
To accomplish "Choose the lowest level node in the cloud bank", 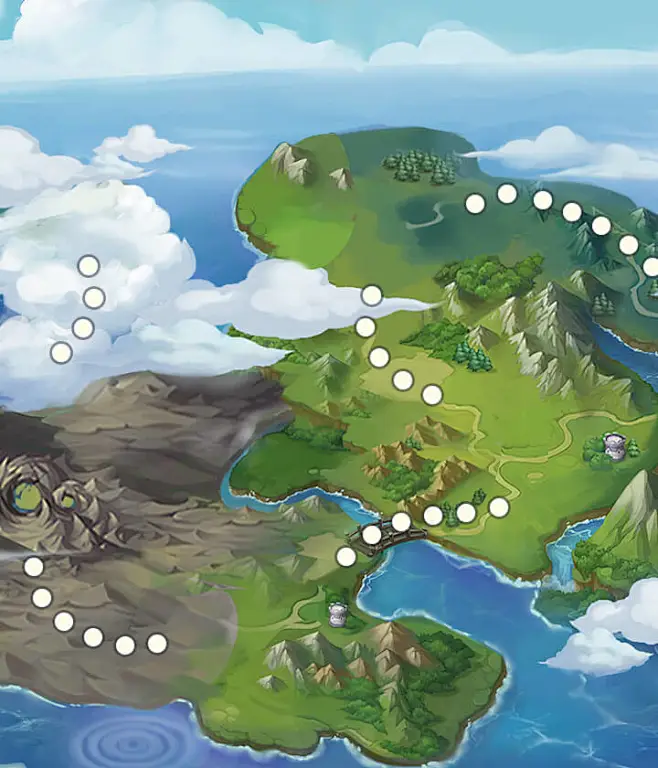I will [x=61, y=352].
